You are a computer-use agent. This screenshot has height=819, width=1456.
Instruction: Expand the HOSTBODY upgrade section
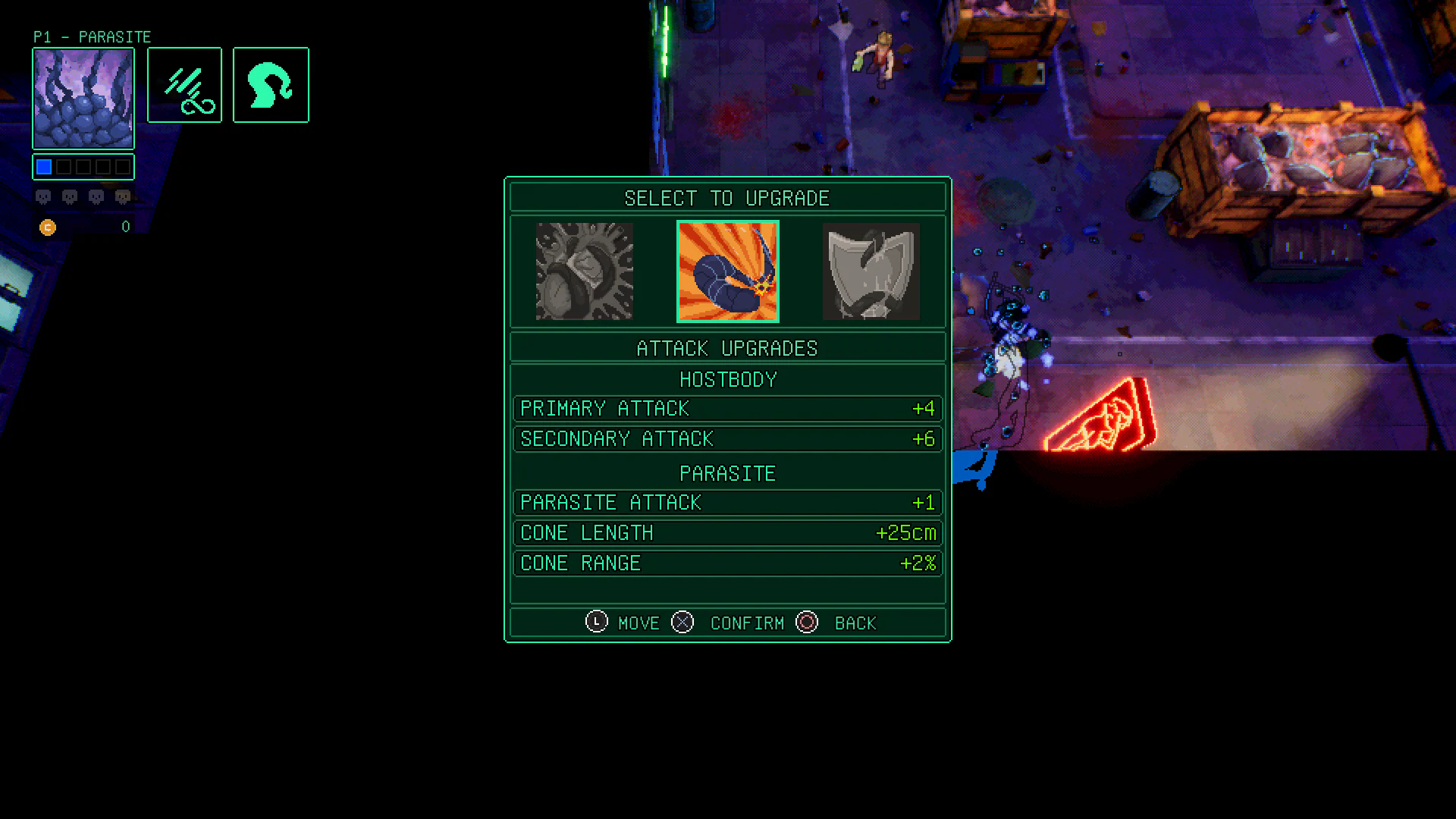click(727, 379)
